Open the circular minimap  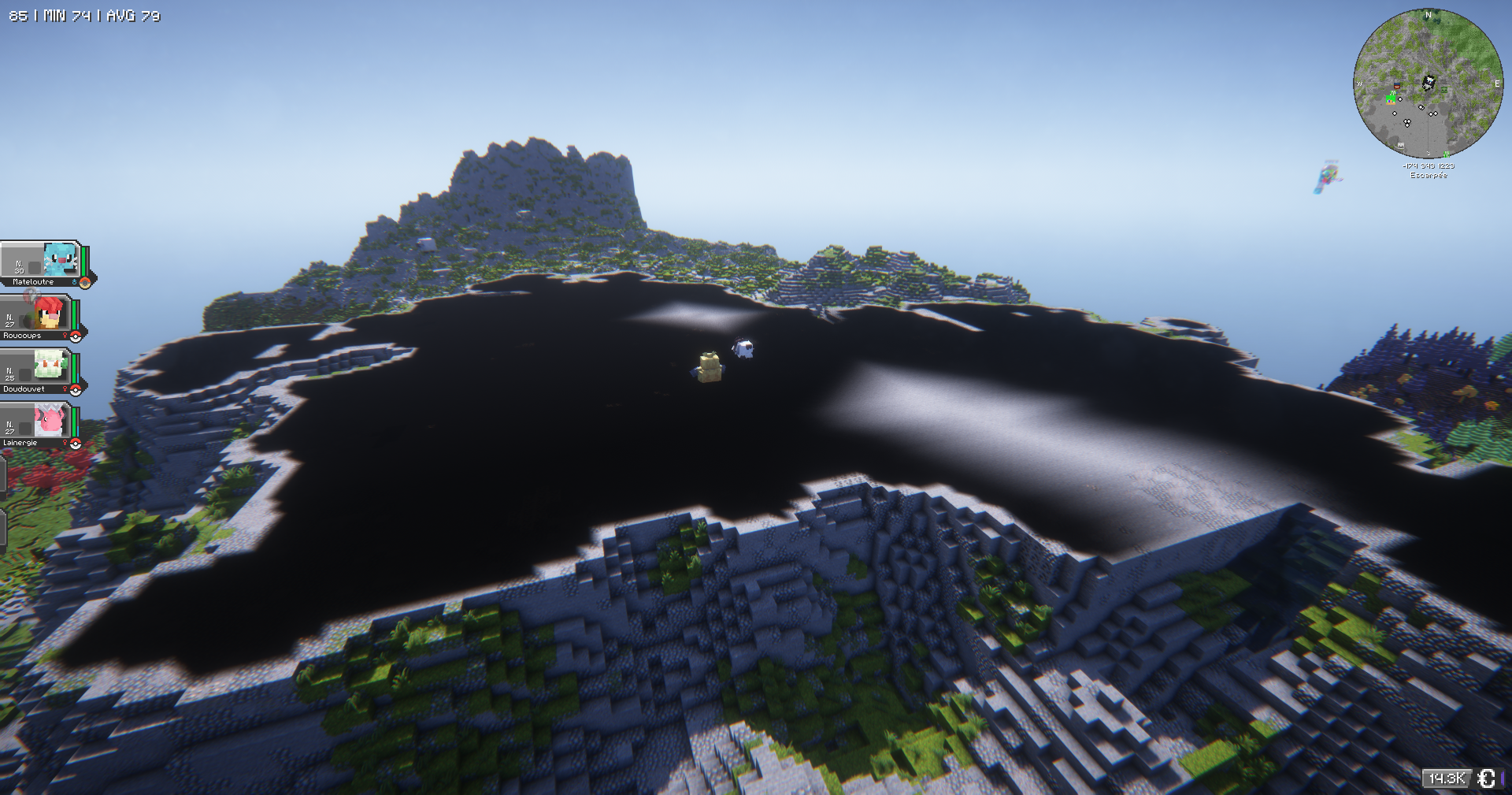[1427, 84]
